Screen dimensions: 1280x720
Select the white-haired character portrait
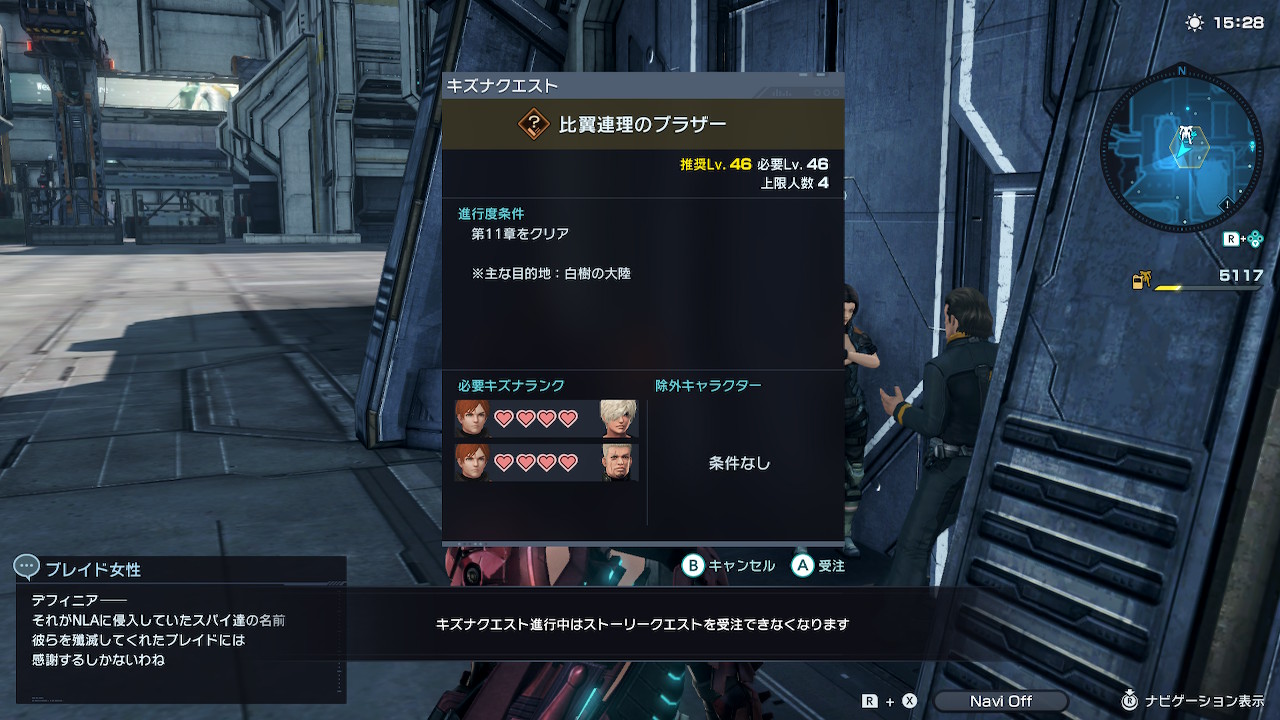click(x=618, y=419)
